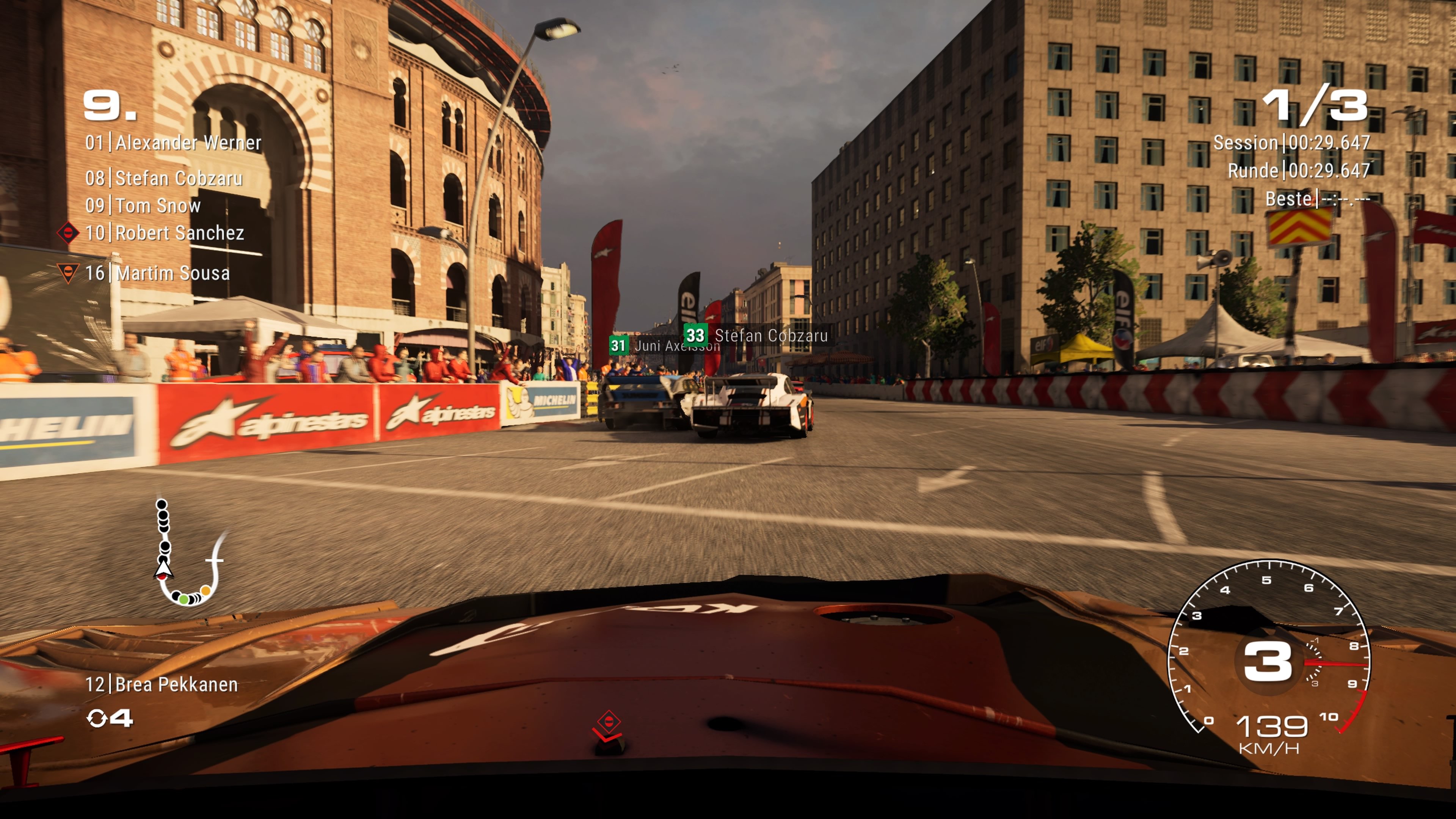Click the flashback rewind icon
The image size is (1456, 819).
pos(97,719)
